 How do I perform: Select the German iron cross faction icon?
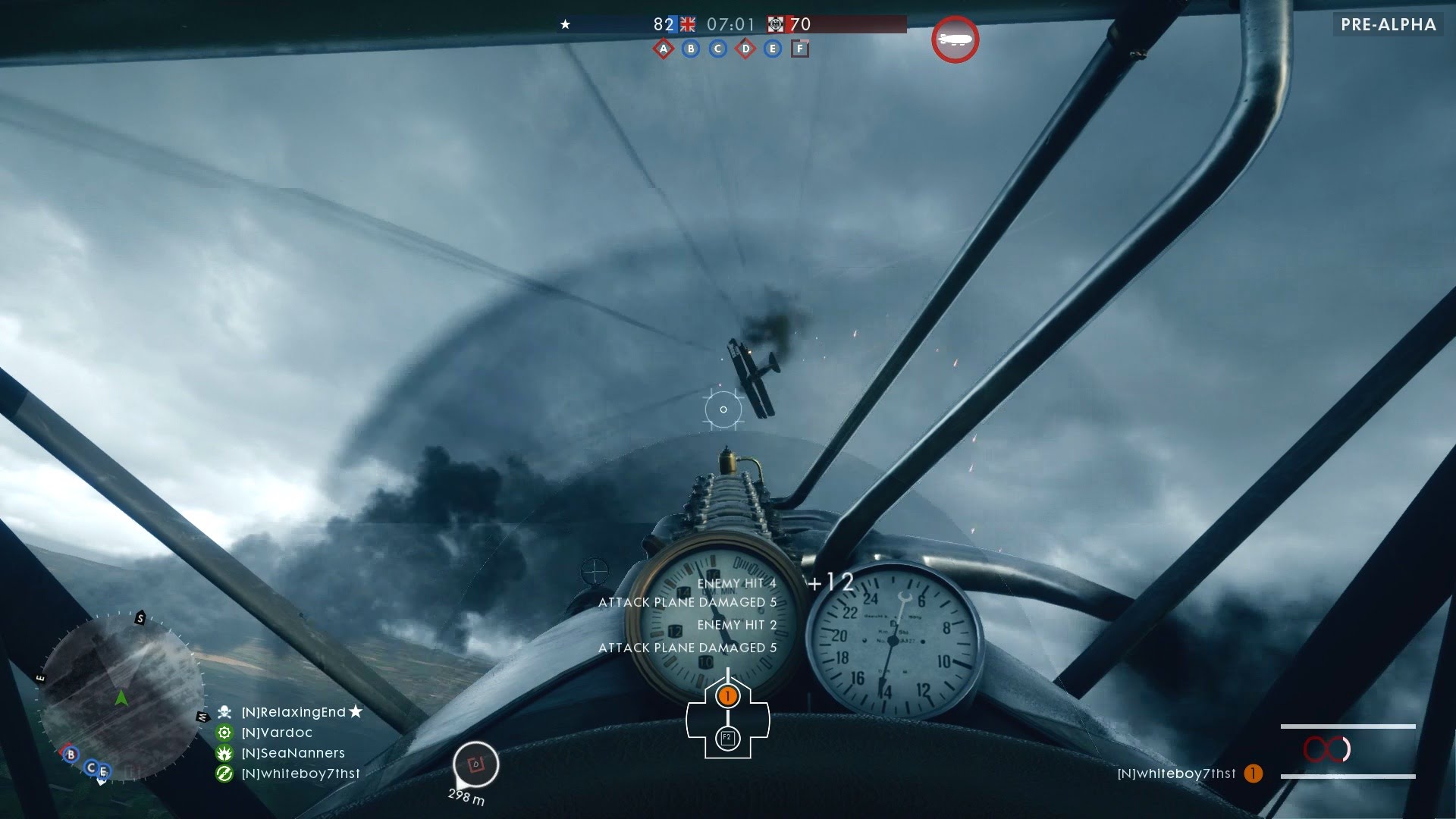[775, 24]
